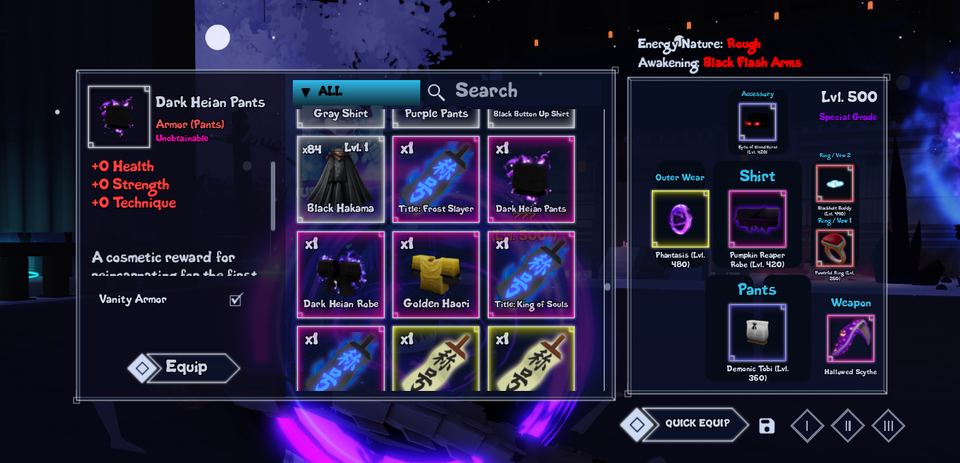Activate the Quick Equip button
The image size is (960, 463).
[696, 424]
